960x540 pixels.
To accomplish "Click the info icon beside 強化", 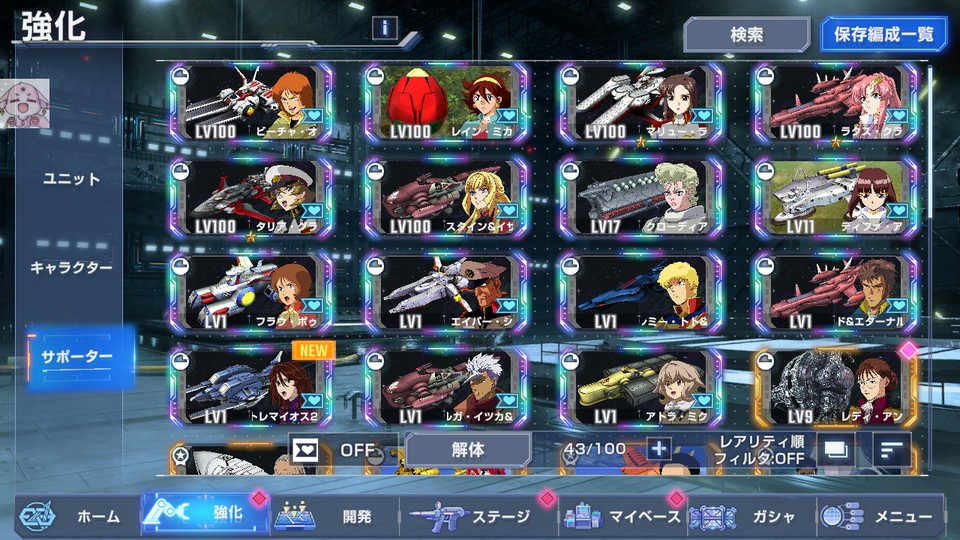I will pos(386,28).
